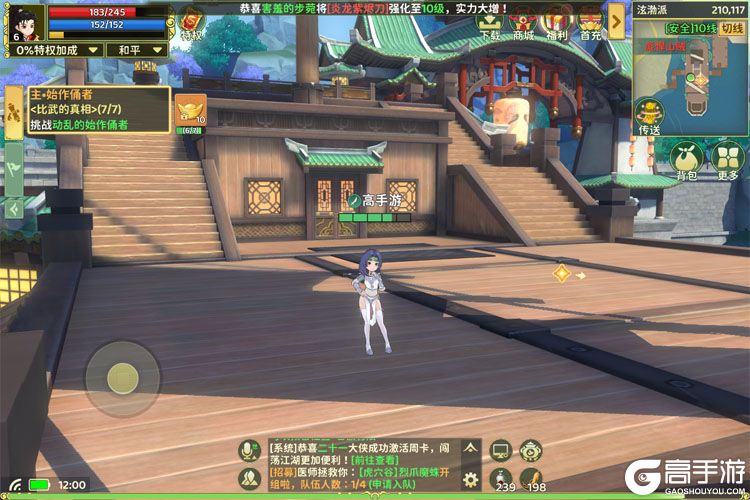Open the 背包 backpack
Image resolution: width=750 pixels, height=500 pixels.
click(x=686, y=160)
